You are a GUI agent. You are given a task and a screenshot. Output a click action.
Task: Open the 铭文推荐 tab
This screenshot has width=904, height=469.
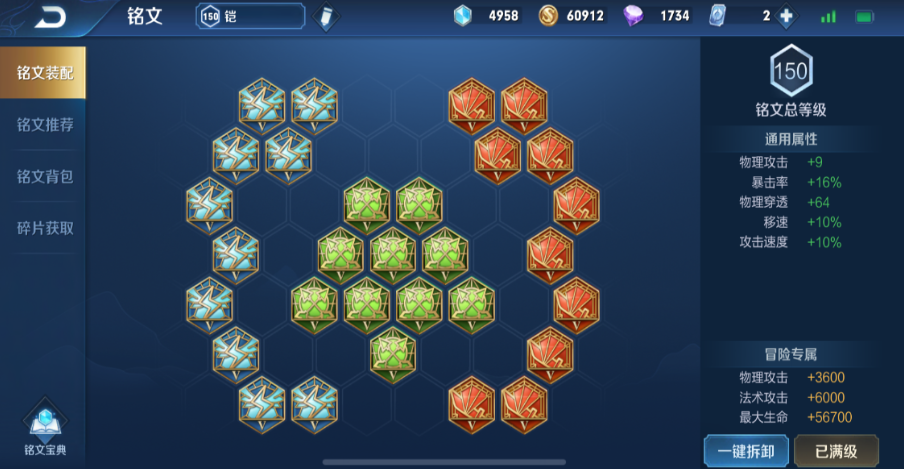coord(44,125)
